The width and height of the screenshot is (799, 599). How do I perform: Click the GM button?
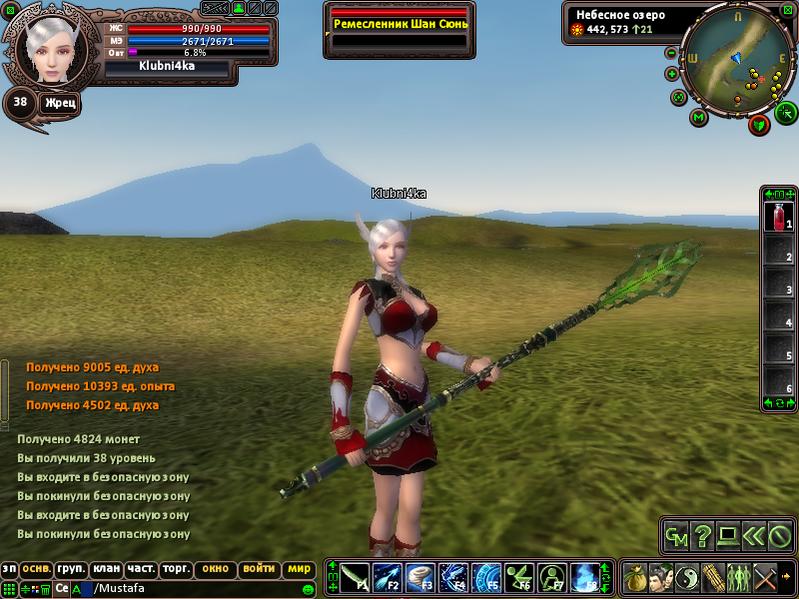coord(677,536)
